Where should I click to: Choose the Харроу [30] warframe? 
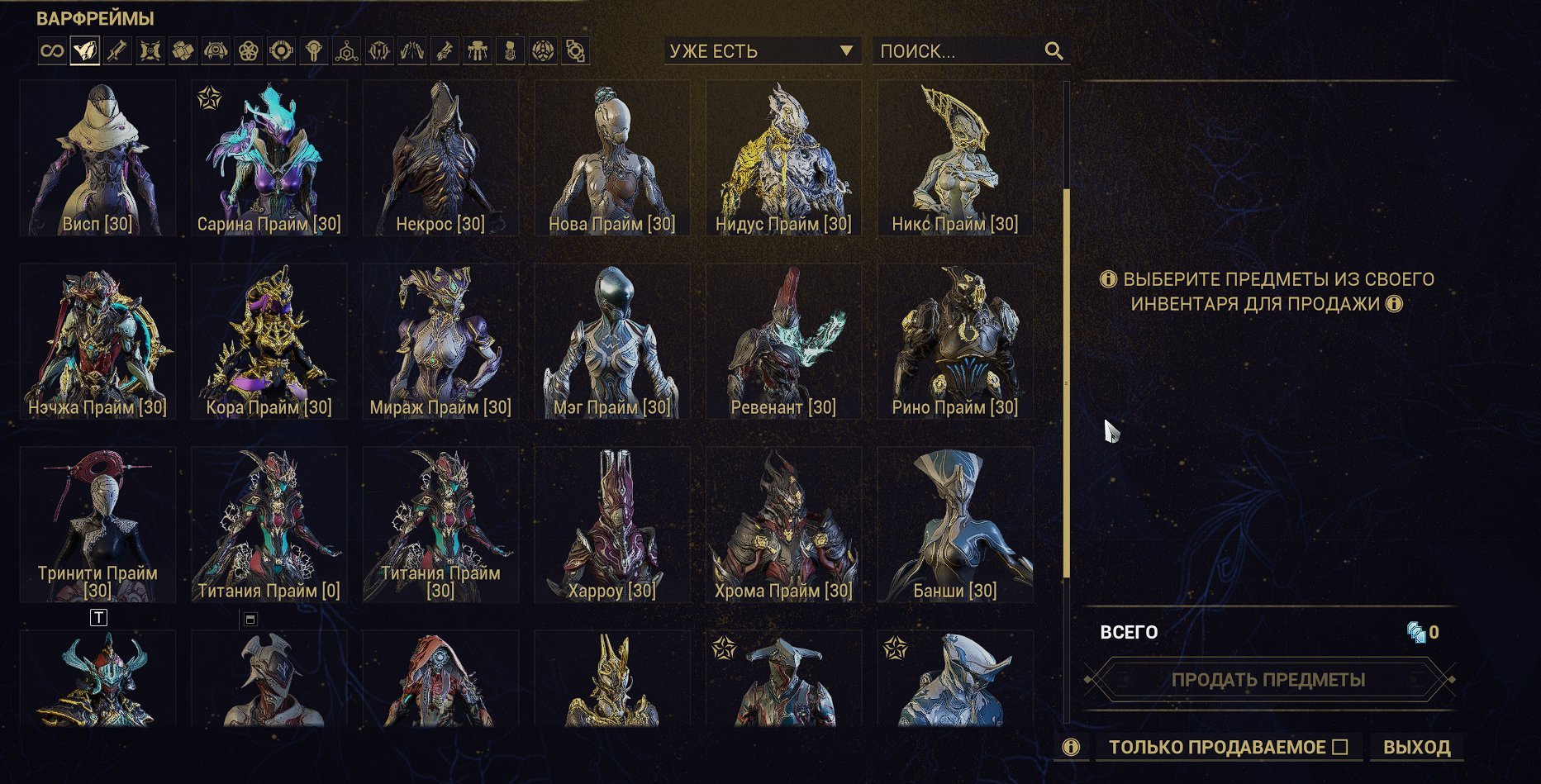[x=611, y=525]
